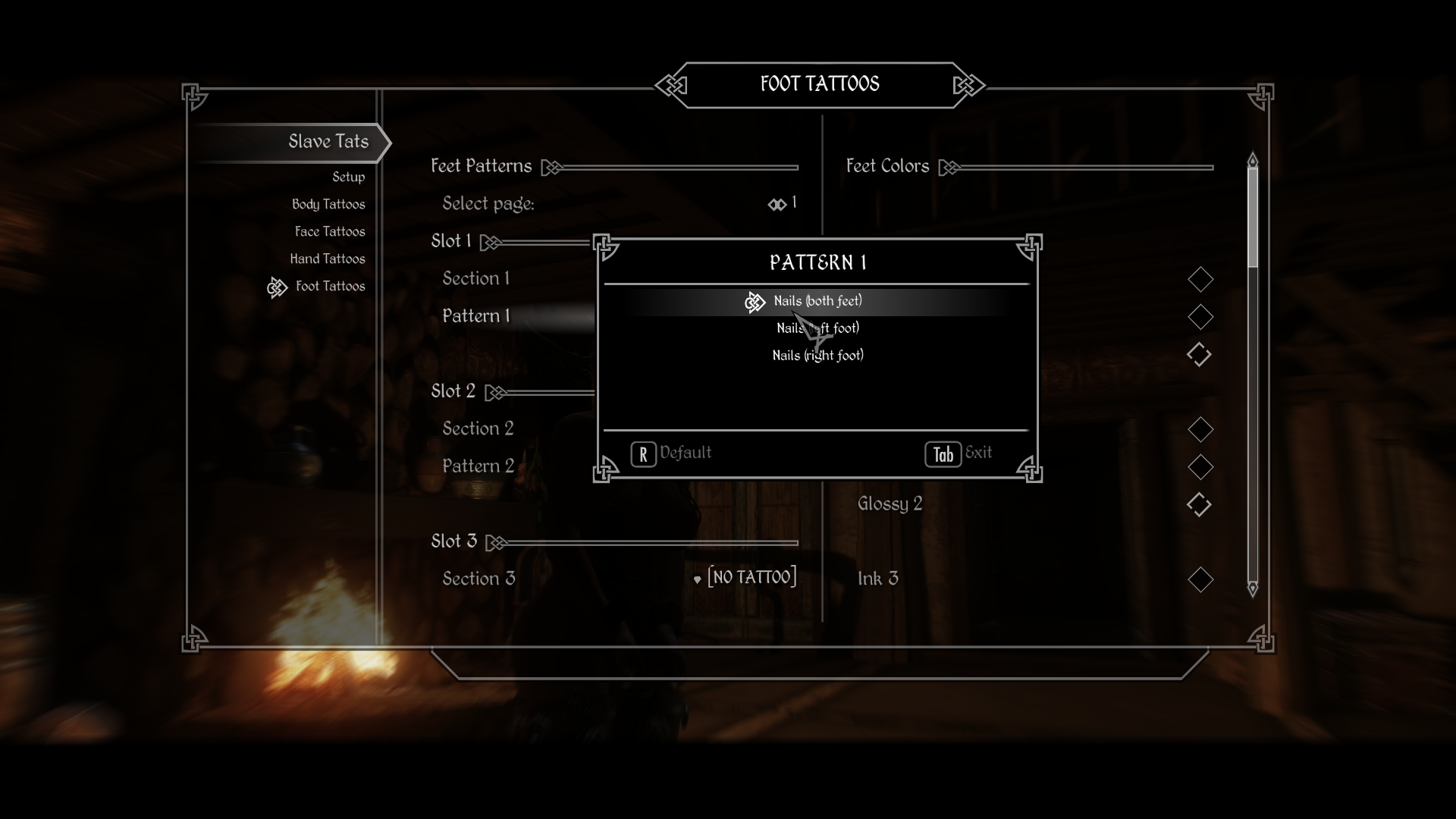This screenshot has width=1456, height=819.
Task: Toggle the diamond checkbox next to Ink 3
Action: click(1200, 580)
